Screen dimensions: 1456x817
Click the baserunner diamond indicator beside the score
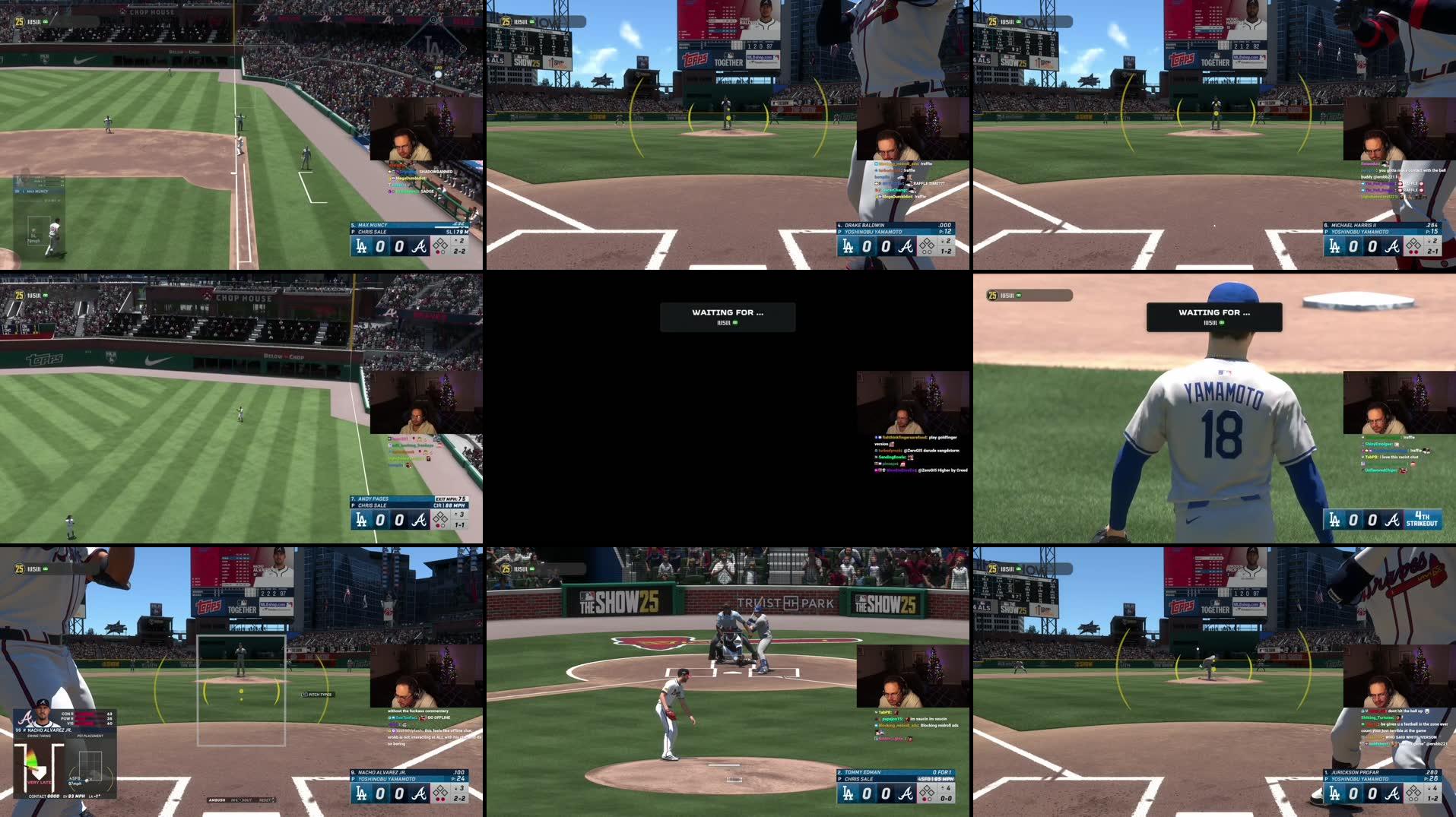tap(441, 791)
